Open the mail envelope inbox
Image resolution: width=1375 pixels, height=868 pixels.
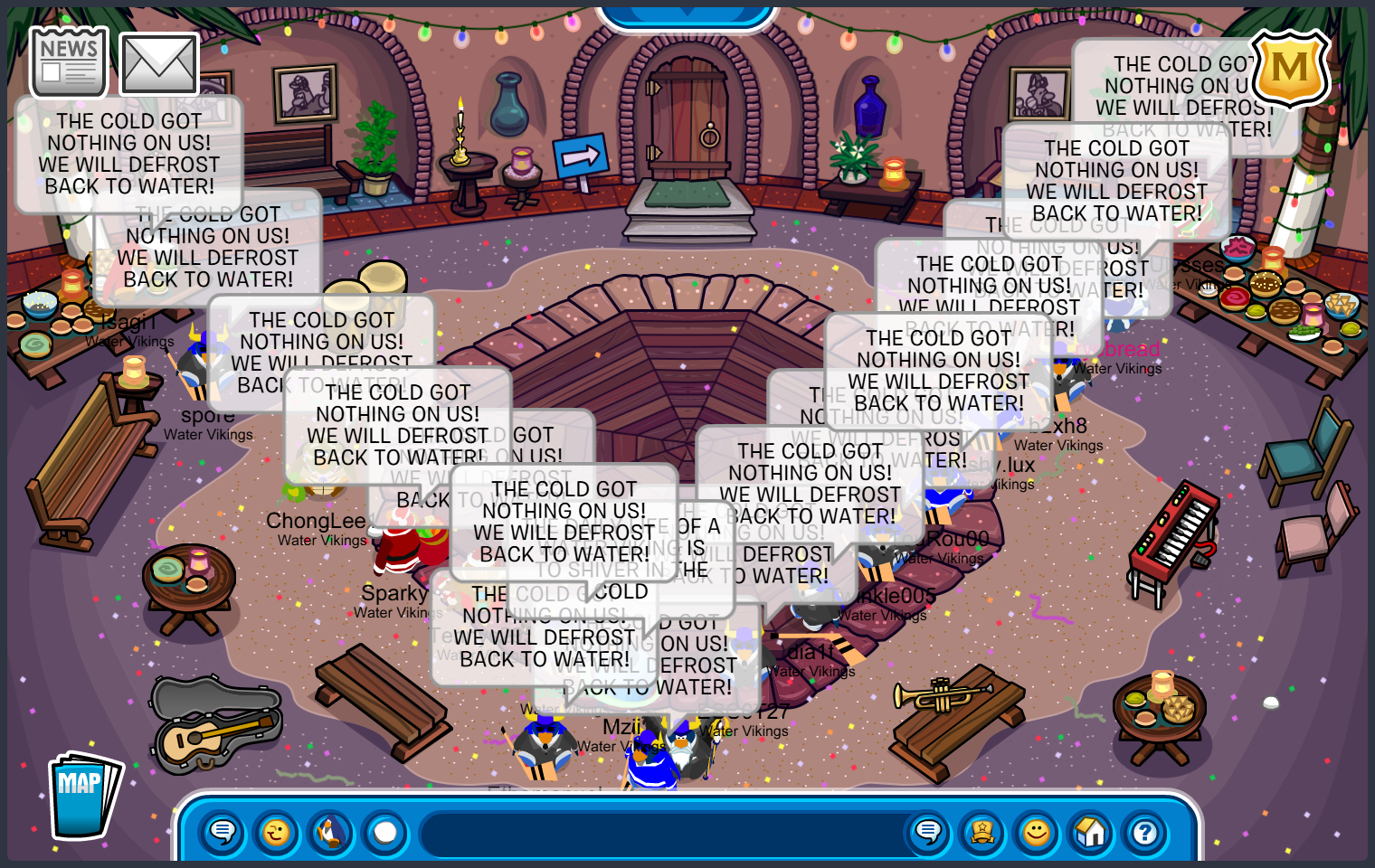pyautogui.click(x=159, y=63)
